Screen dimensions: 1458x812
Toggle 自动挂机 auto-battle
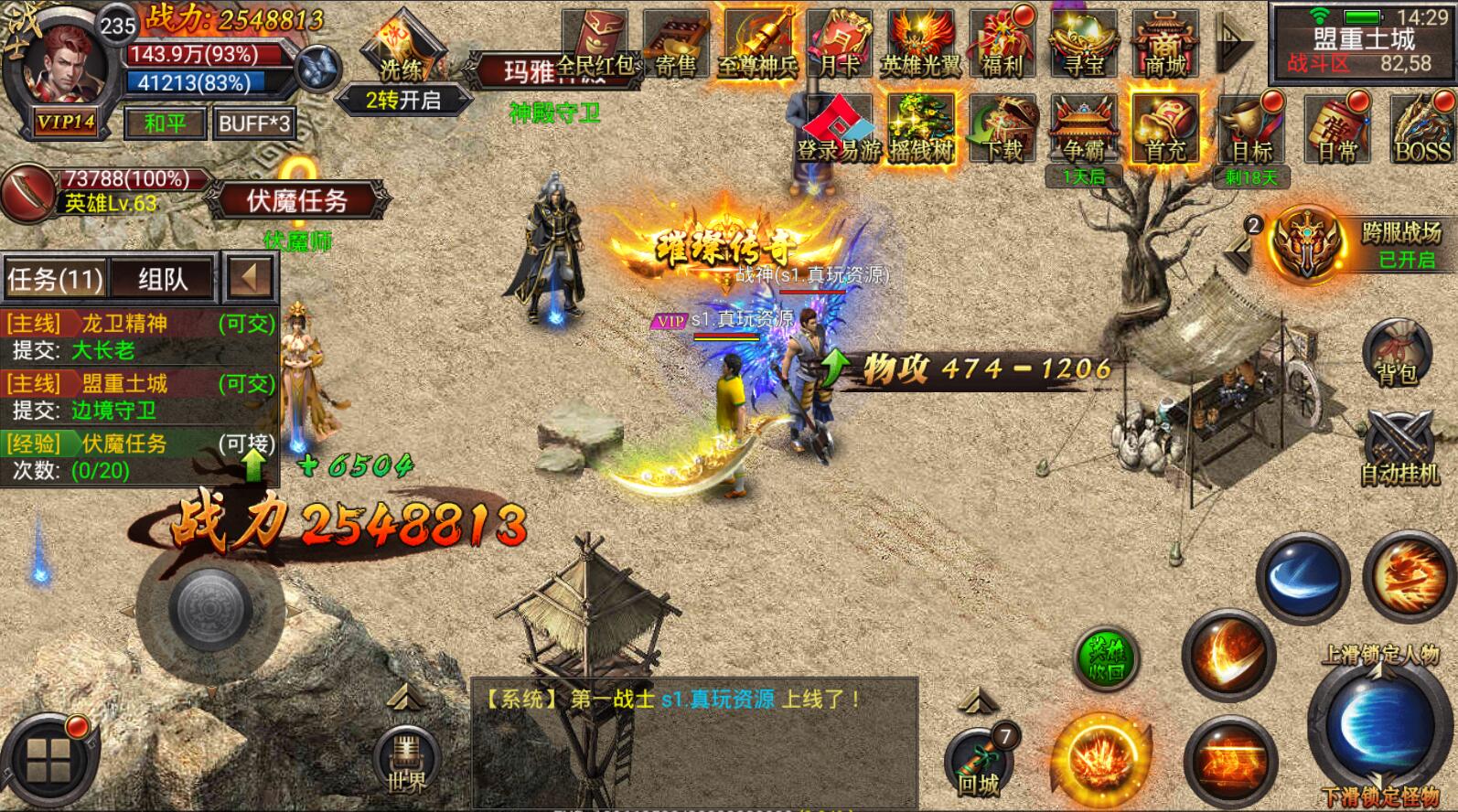(x=1399, y=447)
